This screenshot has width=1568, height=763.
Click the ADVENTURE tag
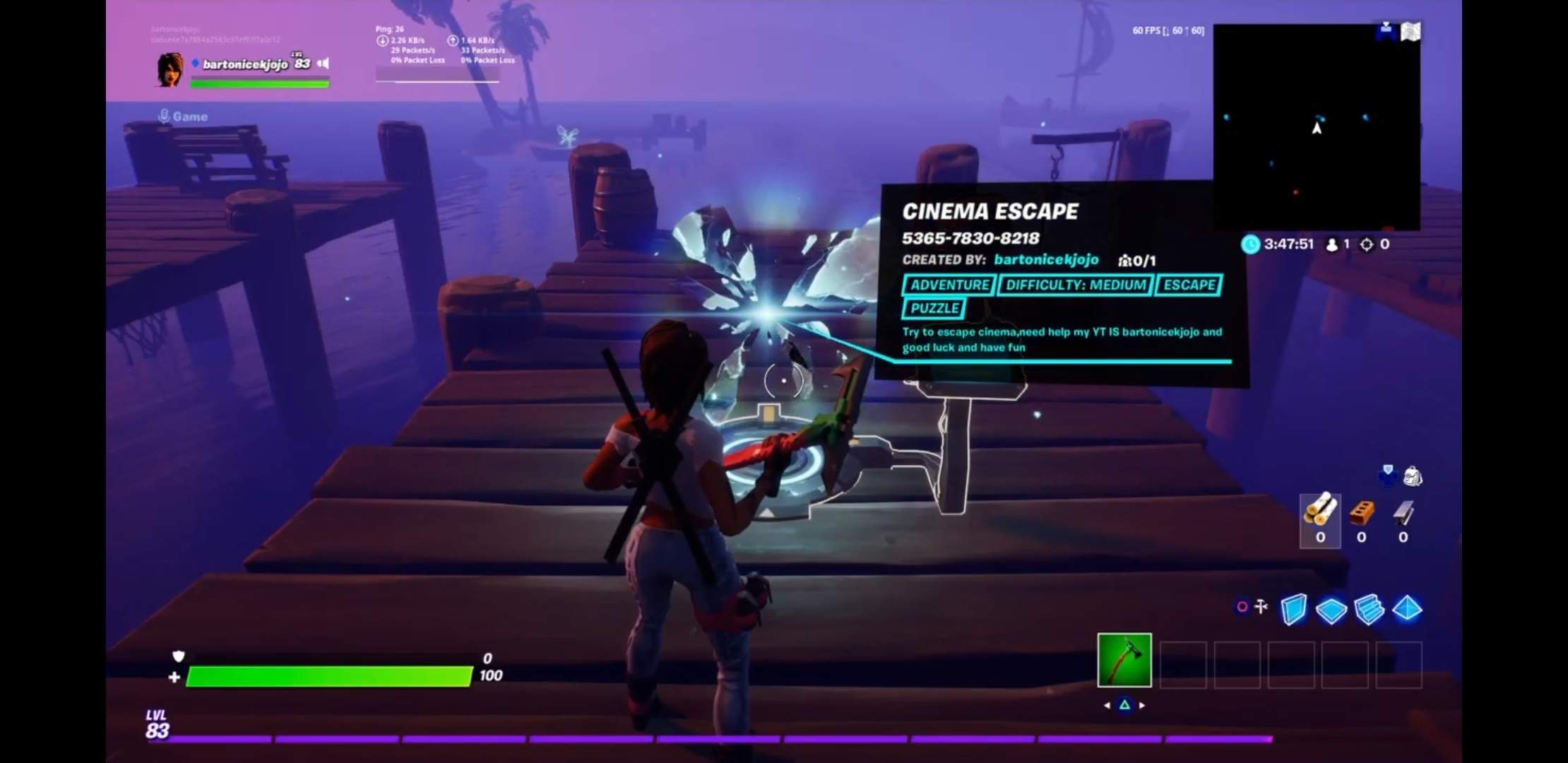949,285
